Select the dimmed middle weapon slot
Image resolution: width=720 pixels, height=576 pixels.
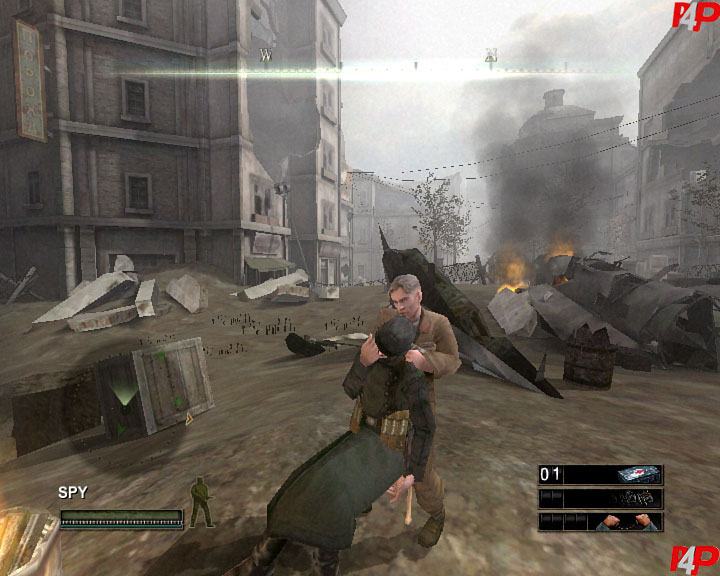[600, 498]
